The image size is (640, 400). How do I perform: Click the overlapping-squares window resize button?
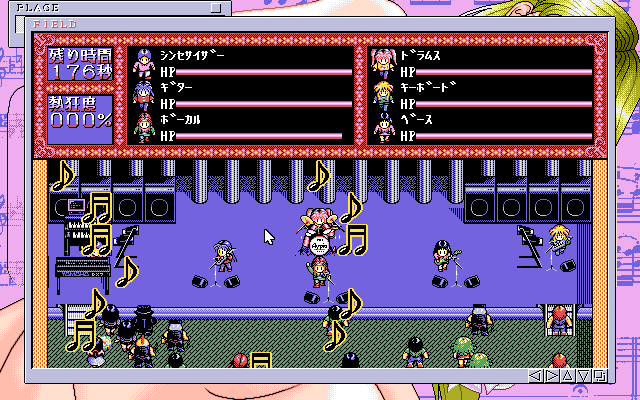point(598,376)
